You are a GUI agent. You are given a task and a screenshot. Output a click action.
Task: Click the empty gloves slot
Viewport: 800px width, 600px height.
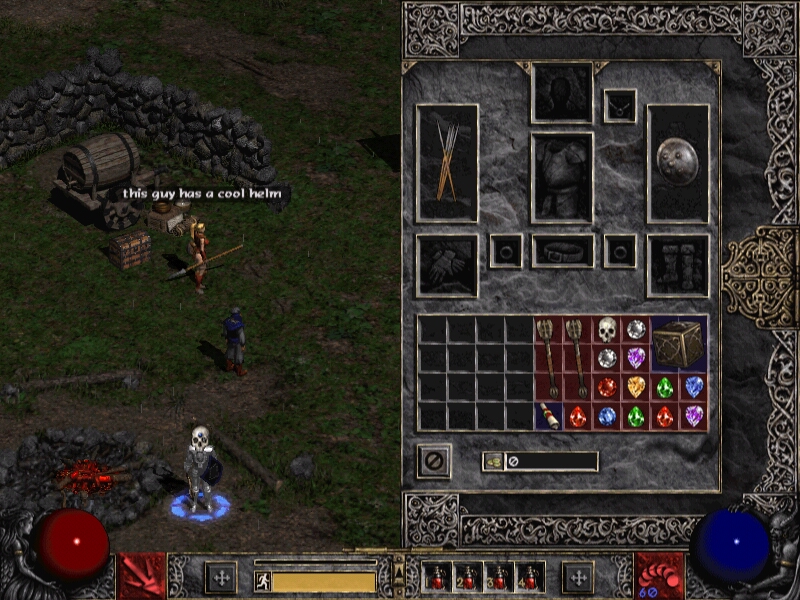click(x=447, y=265)
